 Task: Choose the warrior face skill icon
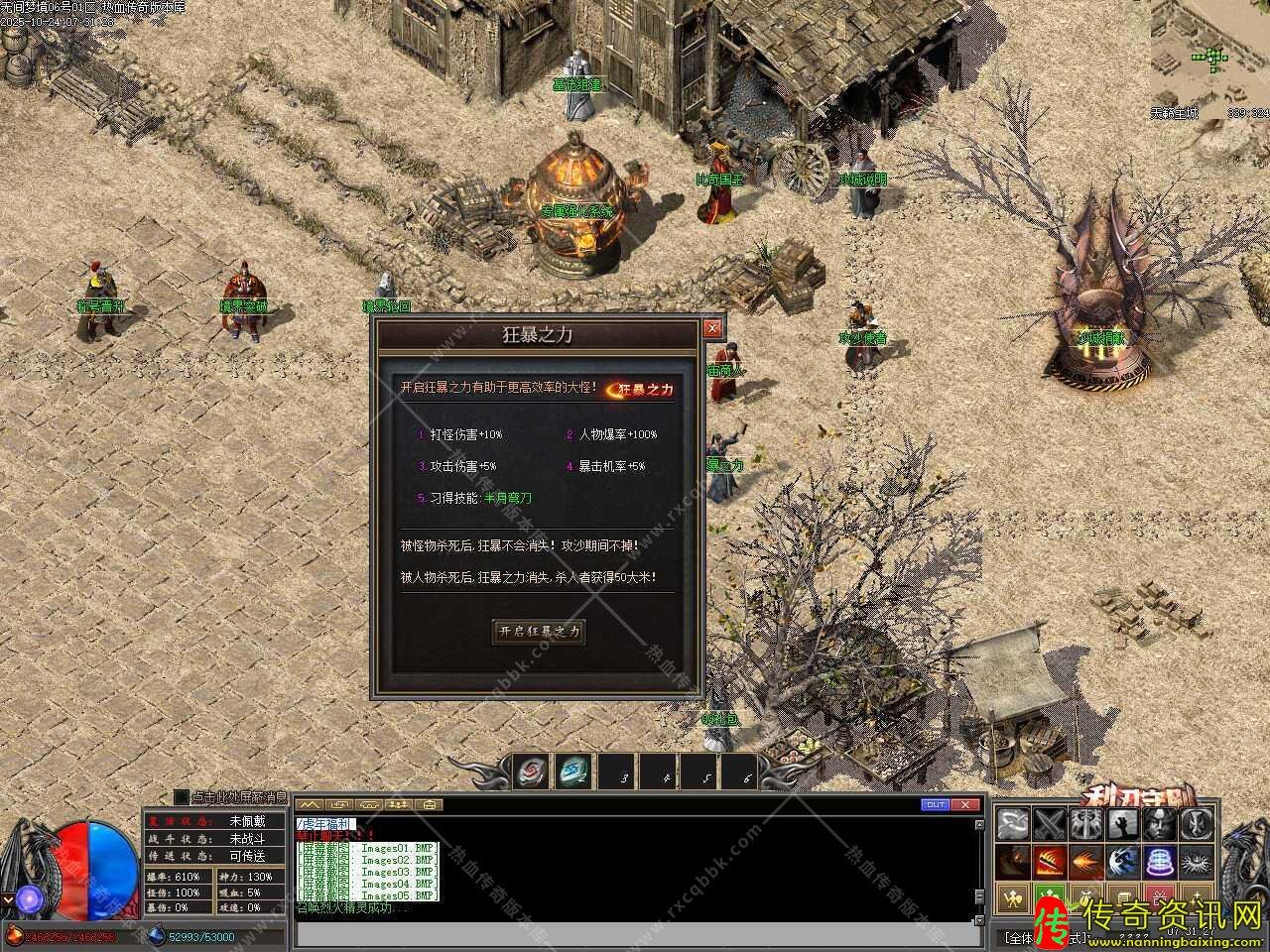[x=1158, y=823]
